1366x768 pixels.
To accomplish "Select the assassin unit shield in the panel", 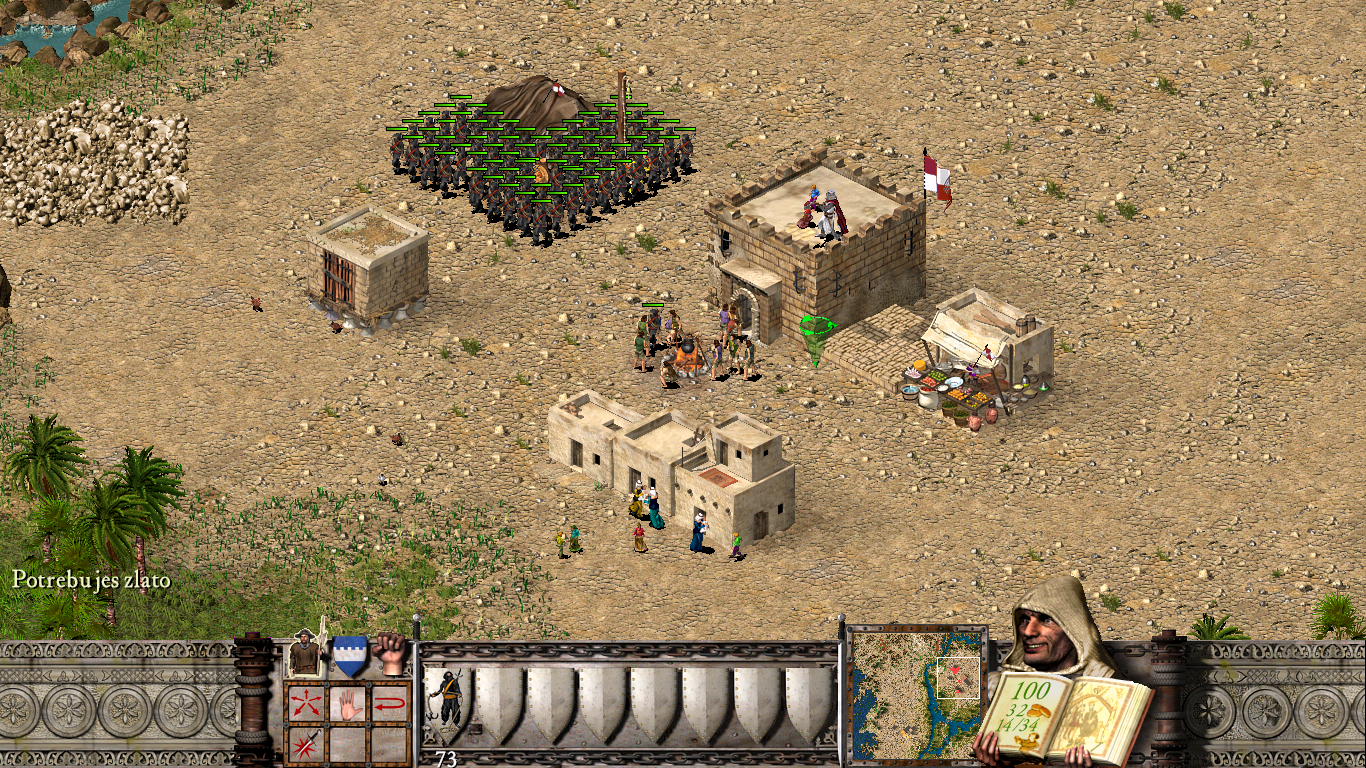I will pos(447,702).
